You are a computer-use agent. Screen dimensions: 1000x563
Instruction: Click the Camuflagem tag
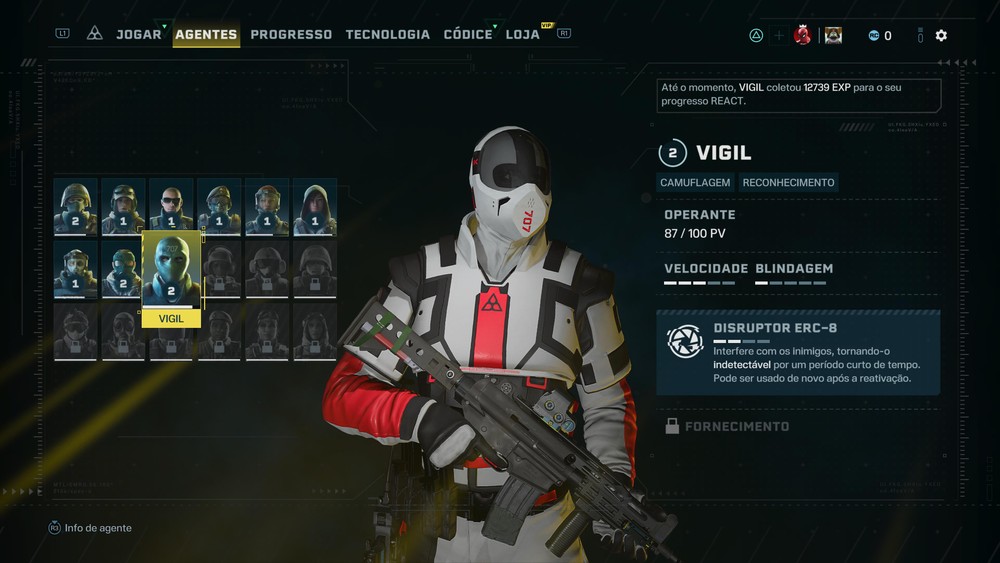tap(696, 183)
